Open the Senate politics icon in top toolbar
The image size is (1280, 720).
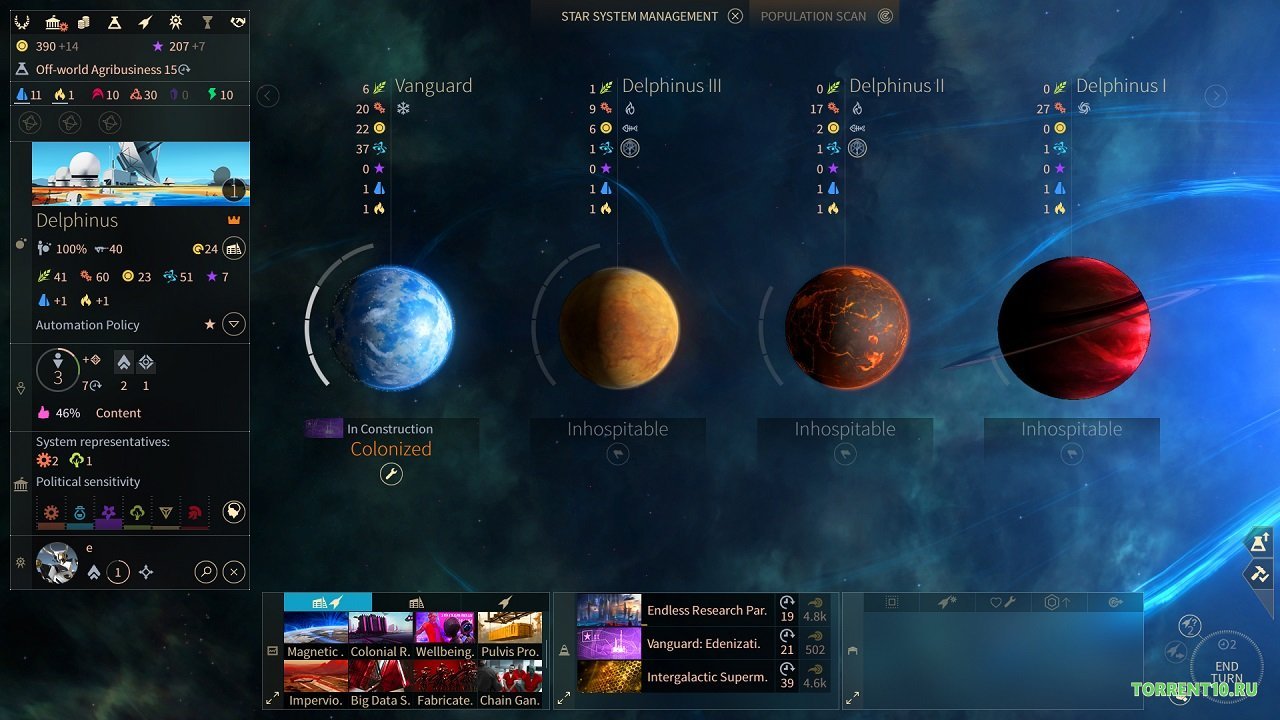(x=53, y=21)
